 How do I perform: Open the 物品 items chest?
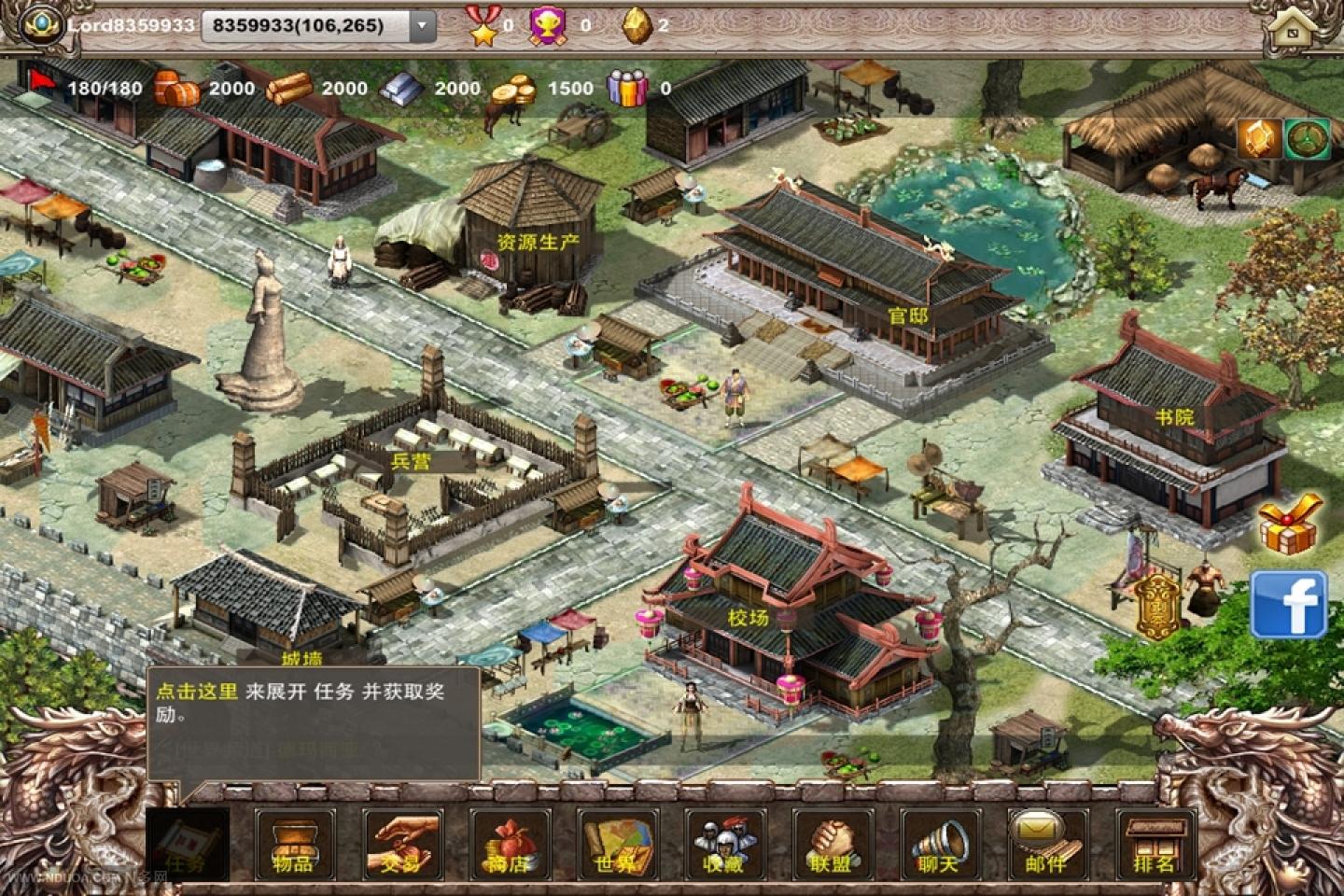coord(294,845)
